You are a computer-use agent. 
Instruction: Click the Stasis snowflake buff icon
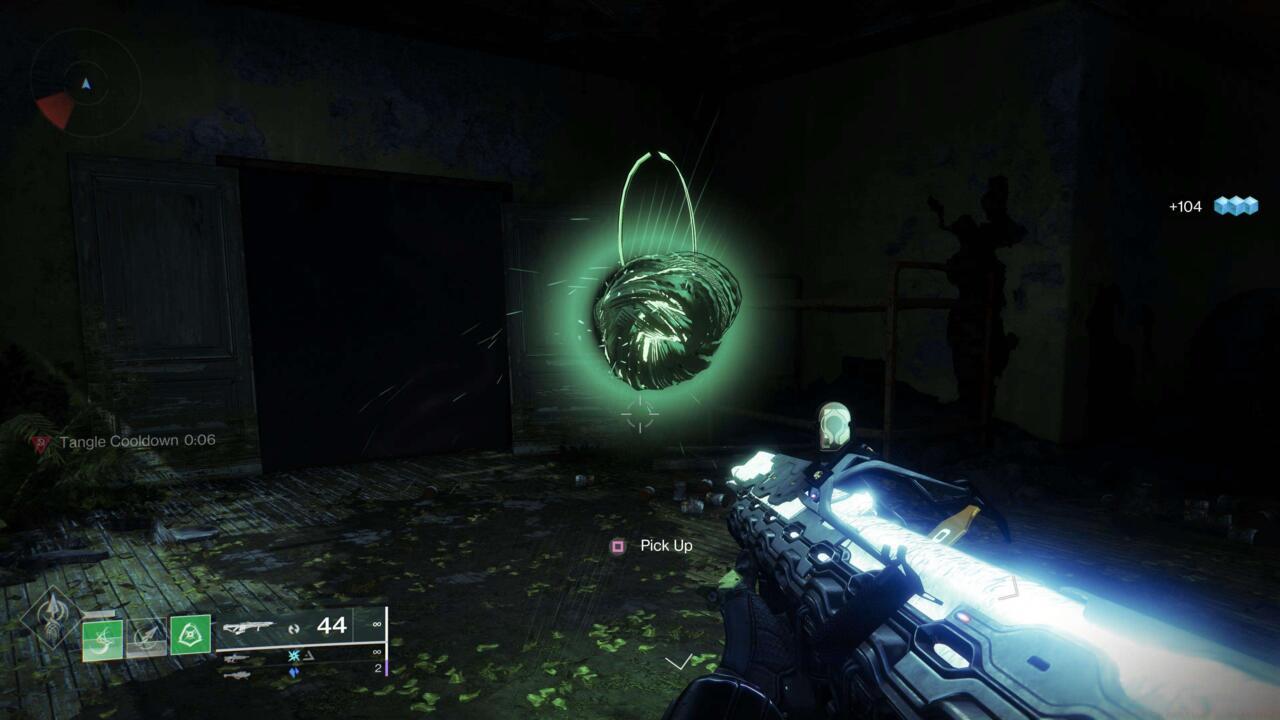pyautogui.click(x=295, y=656)
